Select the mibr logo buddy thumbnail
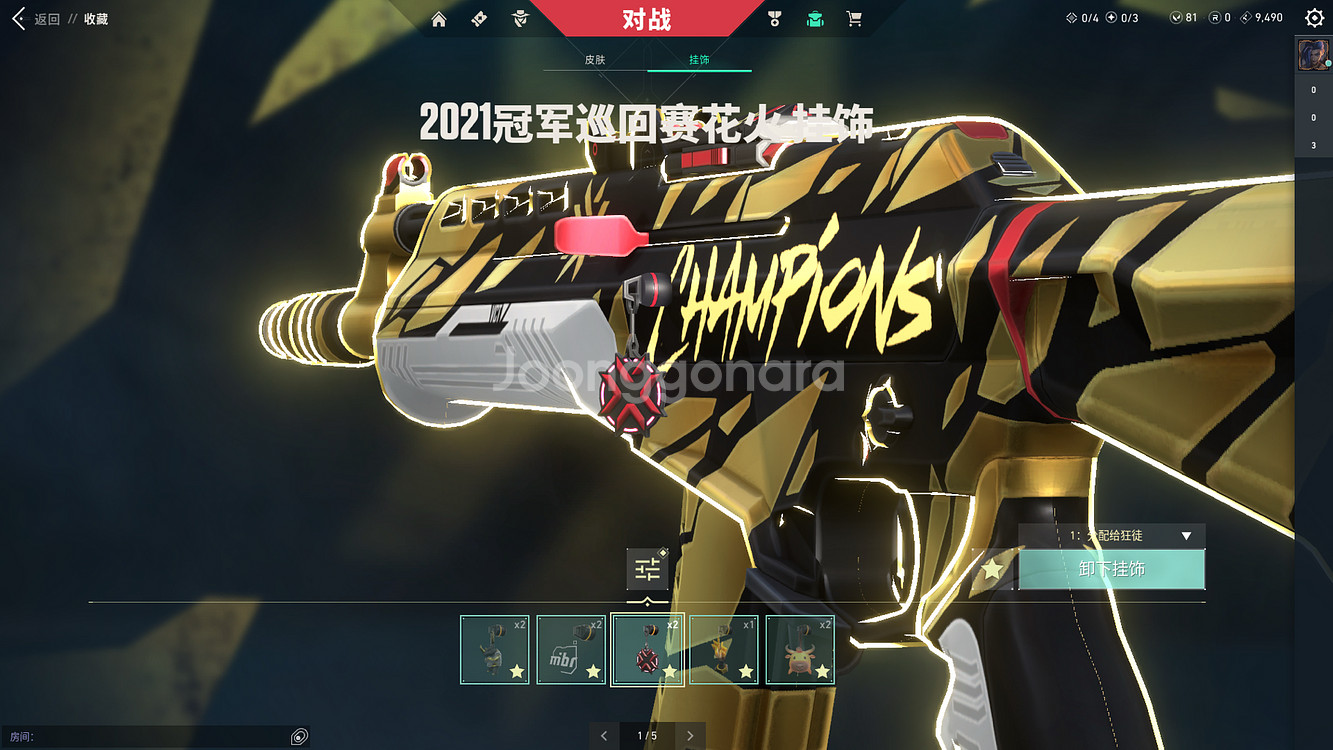 [x=571, y=650]
